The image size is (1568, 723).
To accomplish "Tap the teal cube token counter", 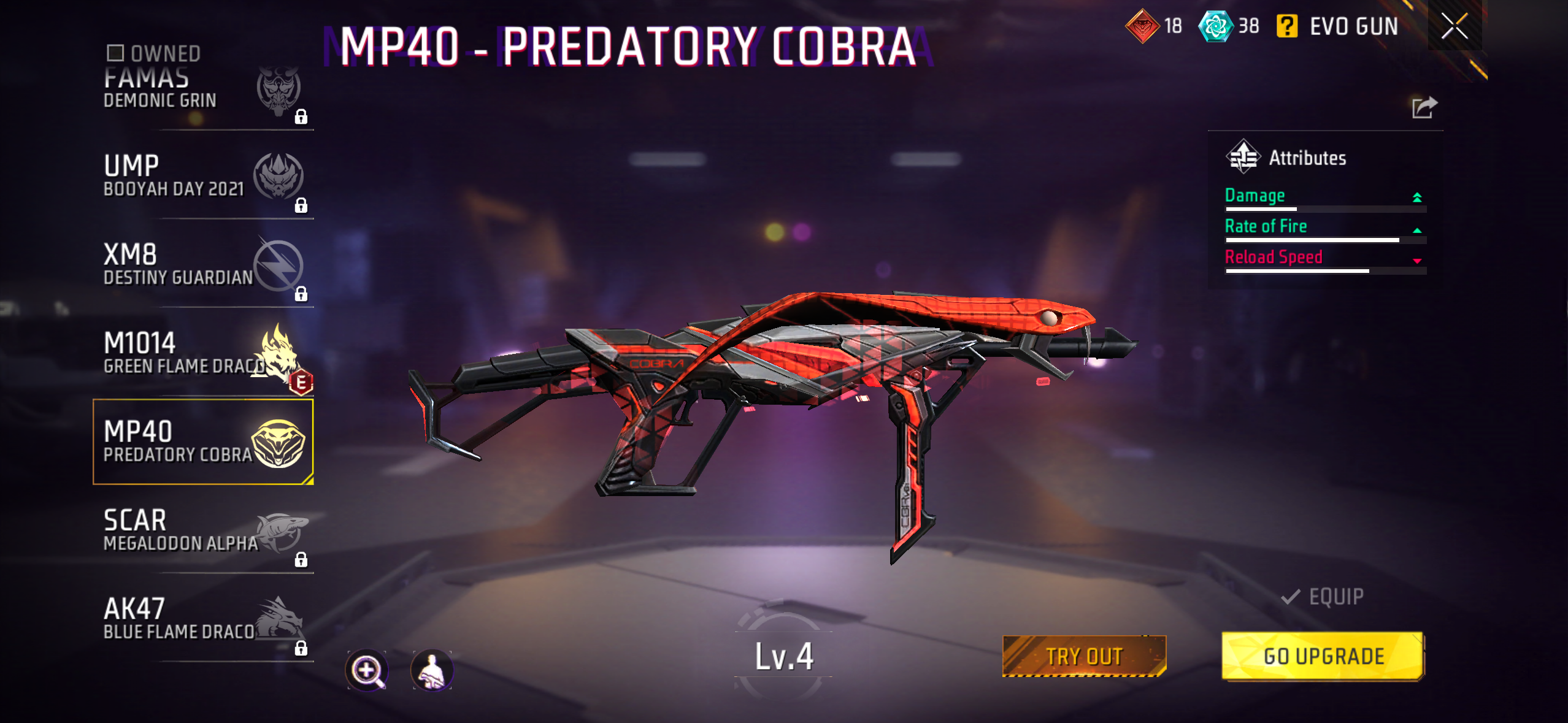I will pos(1228,26).
